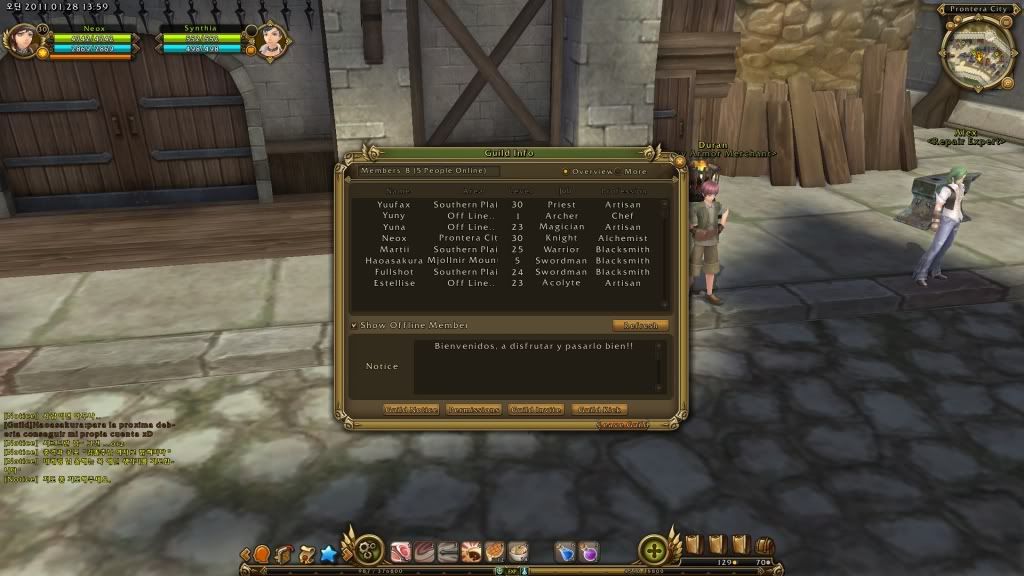Open the Prontera City minimap
Viewport: 1024px width, 576px height.
tap(978, 48)
